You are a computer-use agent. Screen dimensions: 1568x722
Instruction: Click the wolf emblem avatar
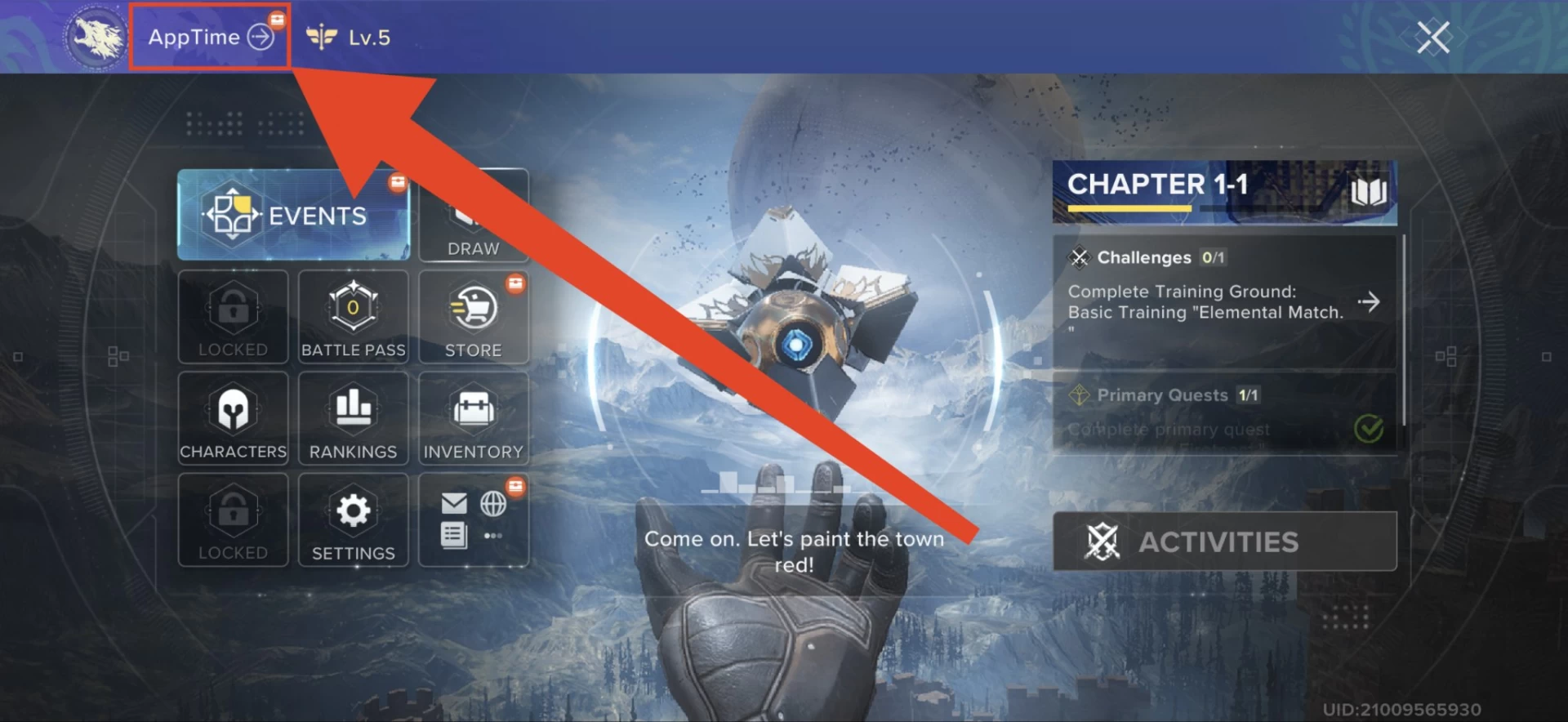(x=96, y=38)
